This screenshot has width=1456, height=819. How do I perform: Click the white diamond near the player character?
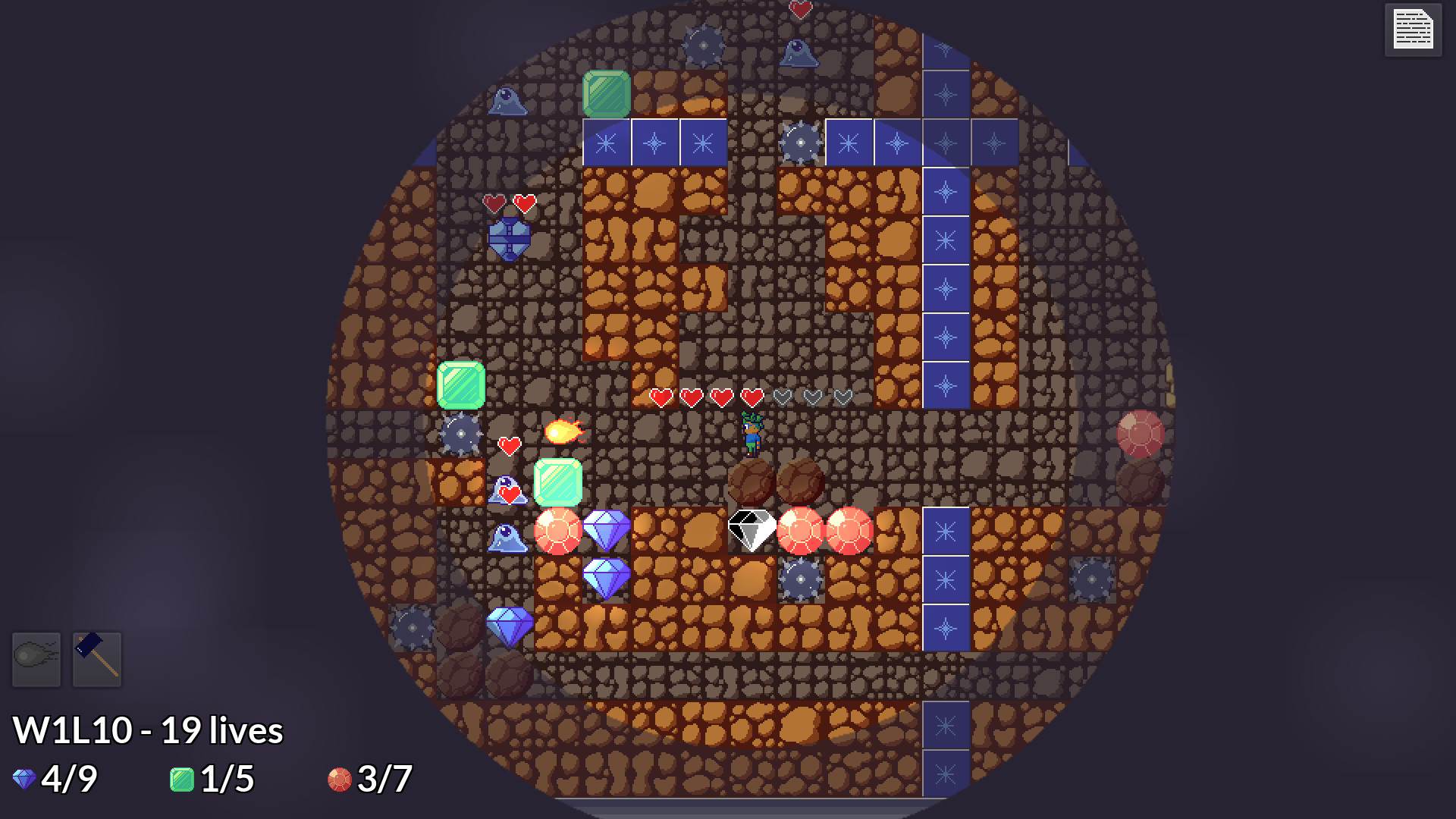pos(752,529)
